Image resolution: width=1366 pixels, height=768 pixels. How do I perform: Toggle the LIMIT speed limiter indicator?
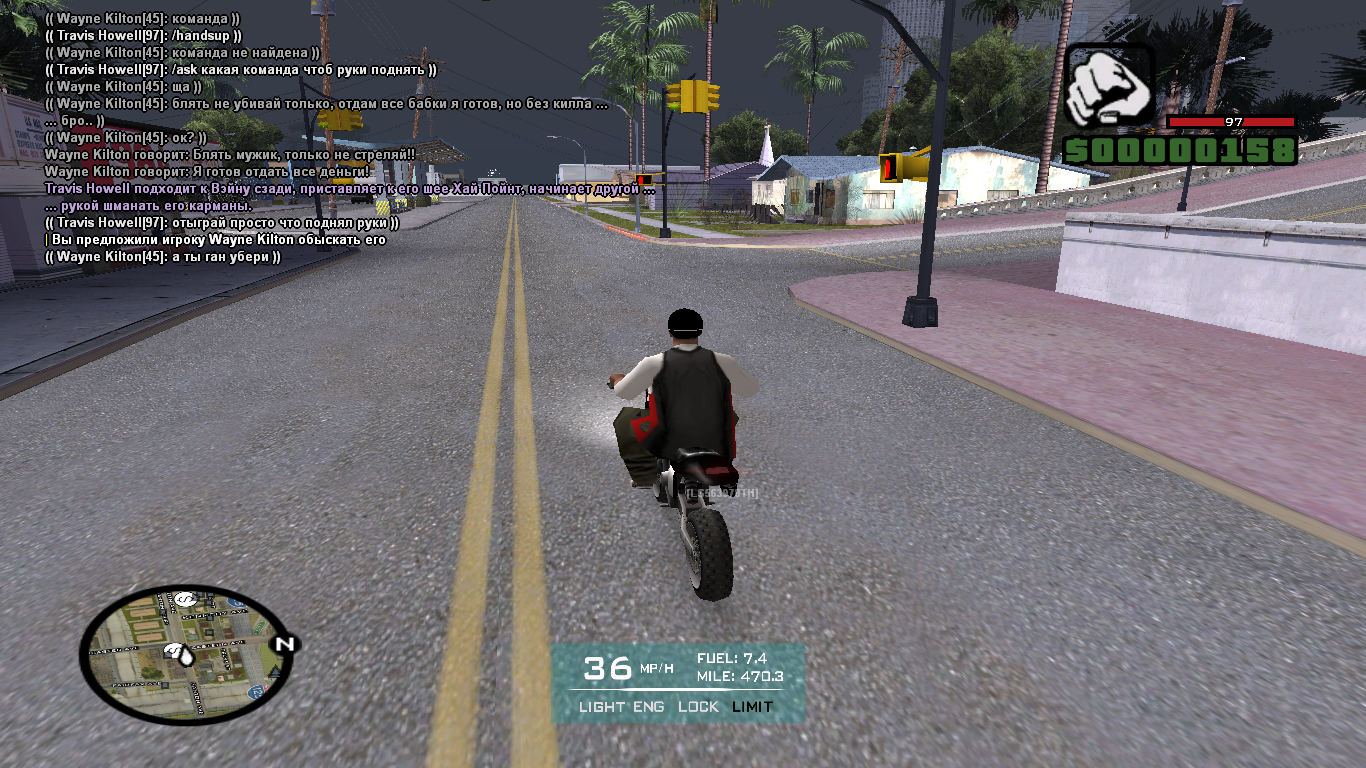(752, 707)
